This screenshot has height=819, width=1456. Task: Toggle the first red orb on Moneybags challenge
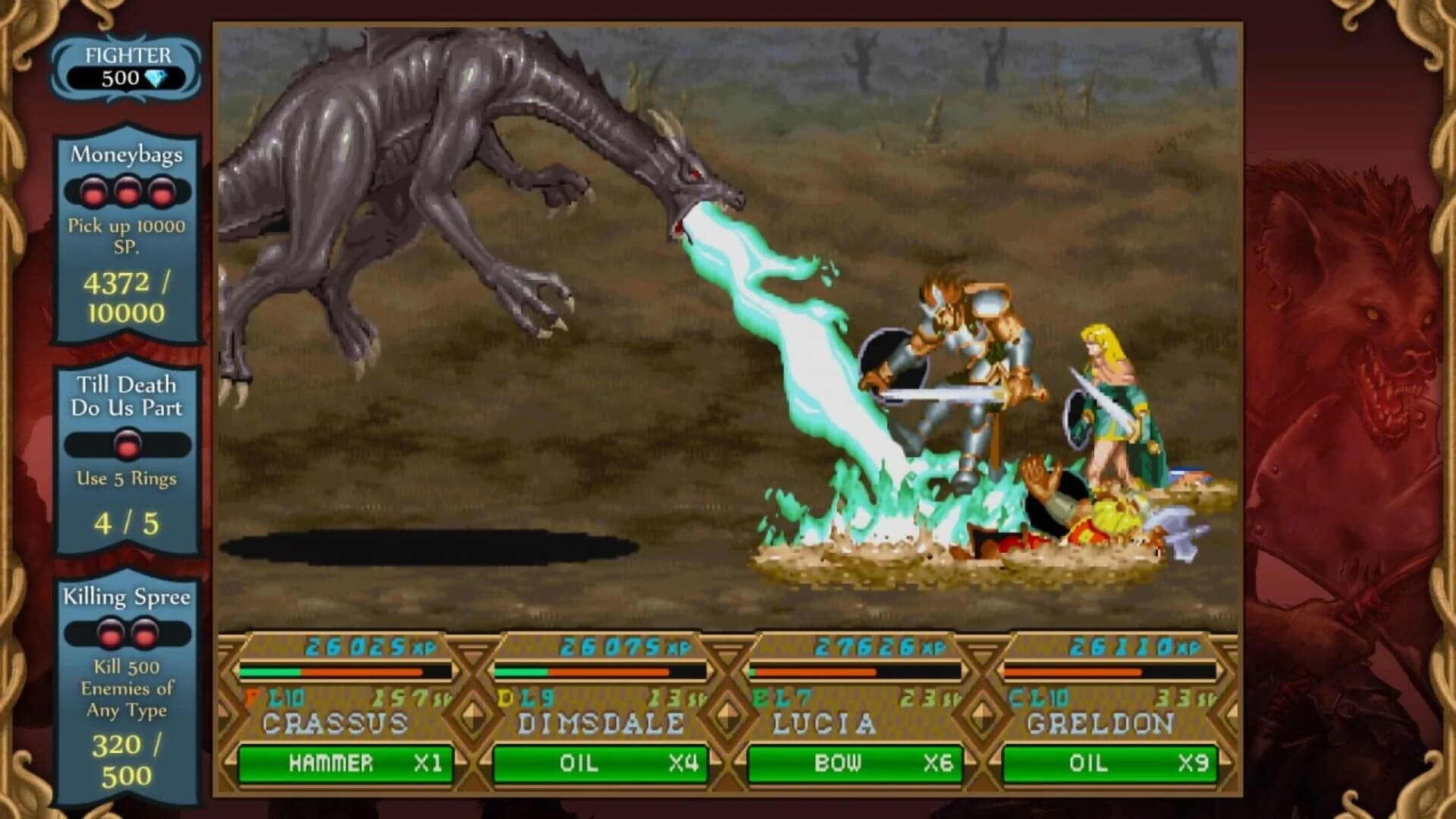tap(93, 192)
